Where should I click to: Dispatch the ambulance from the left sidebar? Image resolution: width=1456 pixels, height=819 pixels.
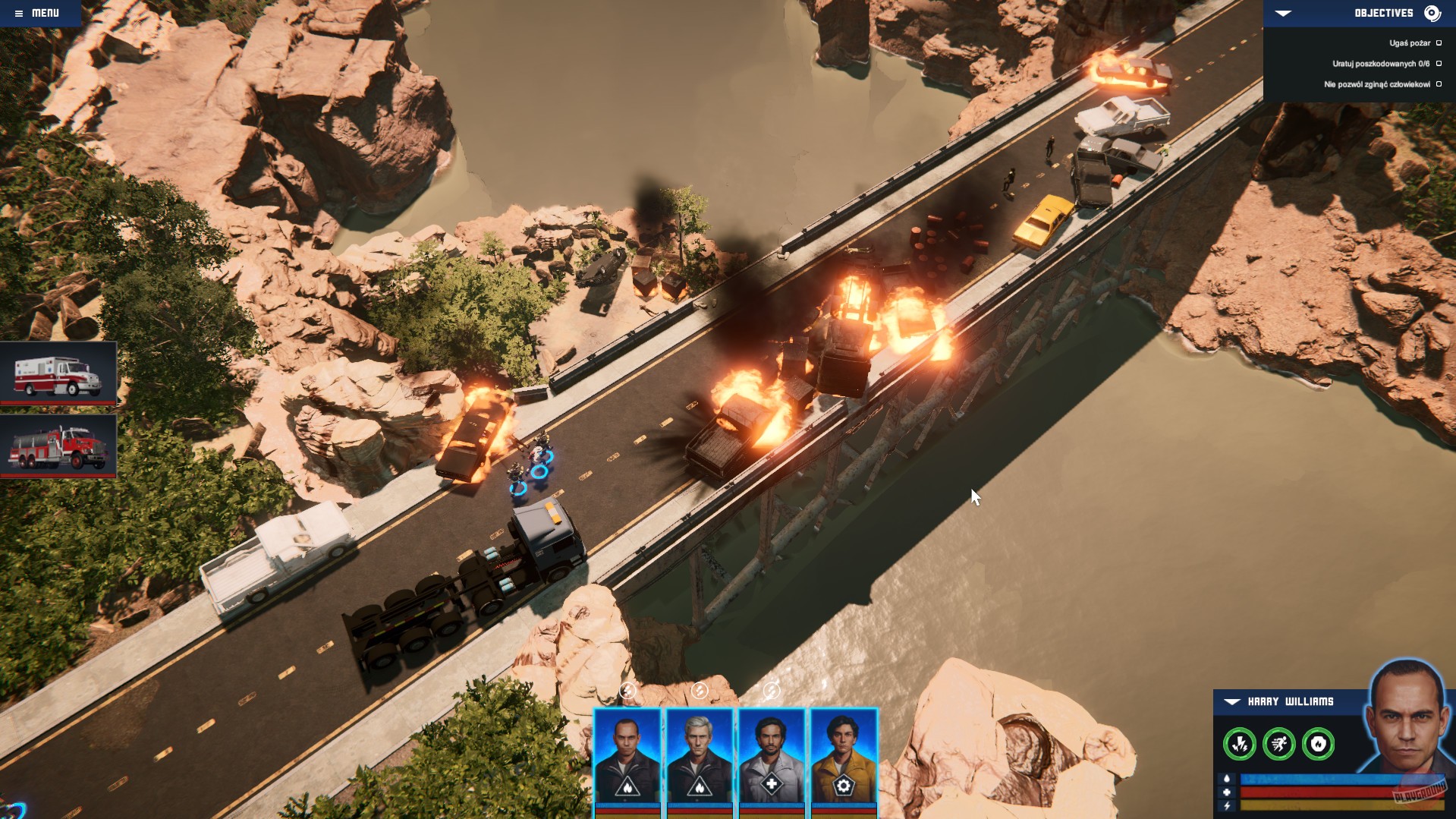pos(58,373)
